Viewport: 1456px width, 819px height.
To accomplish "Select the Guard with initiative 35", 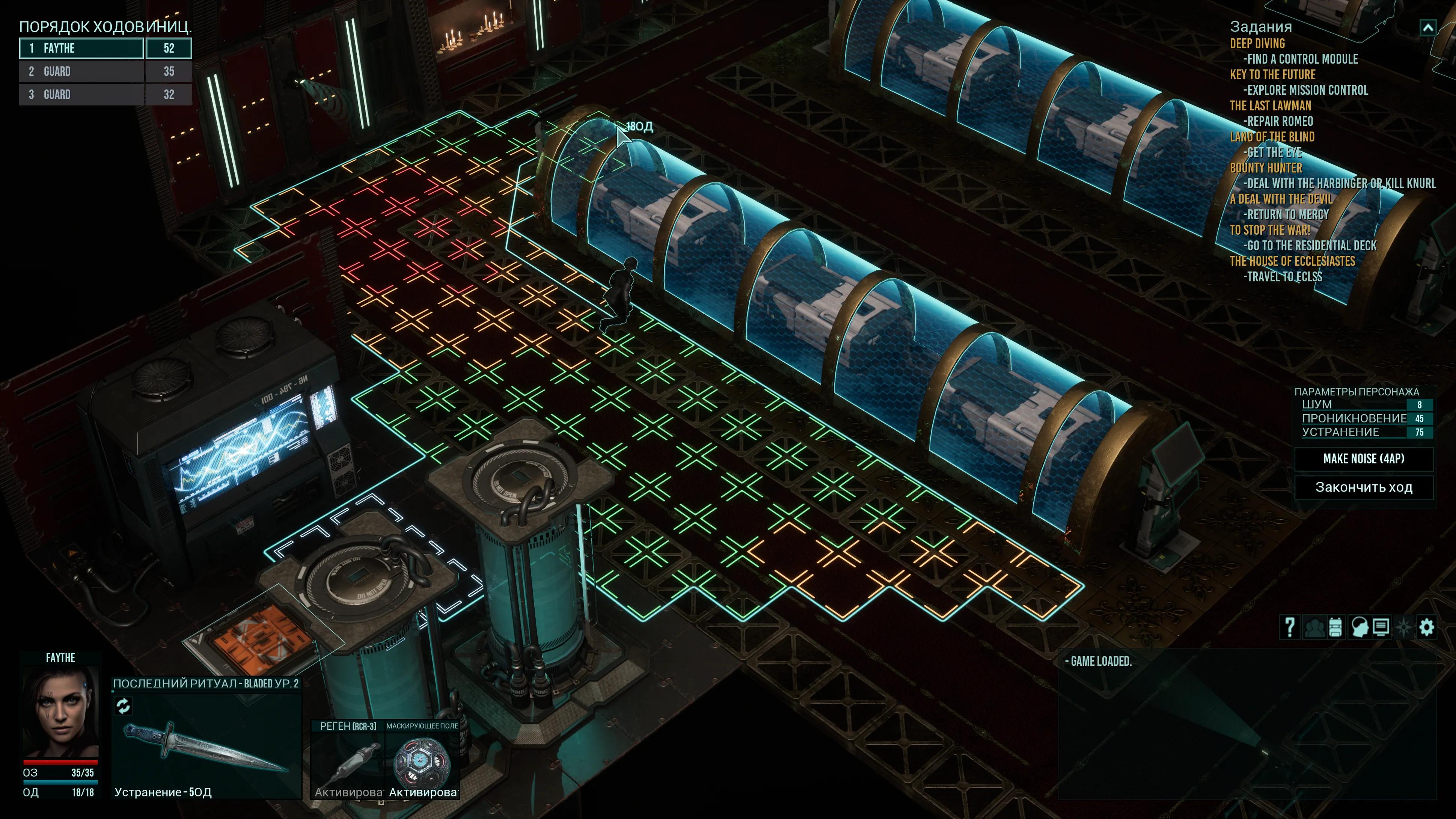I will coord(82,71).
